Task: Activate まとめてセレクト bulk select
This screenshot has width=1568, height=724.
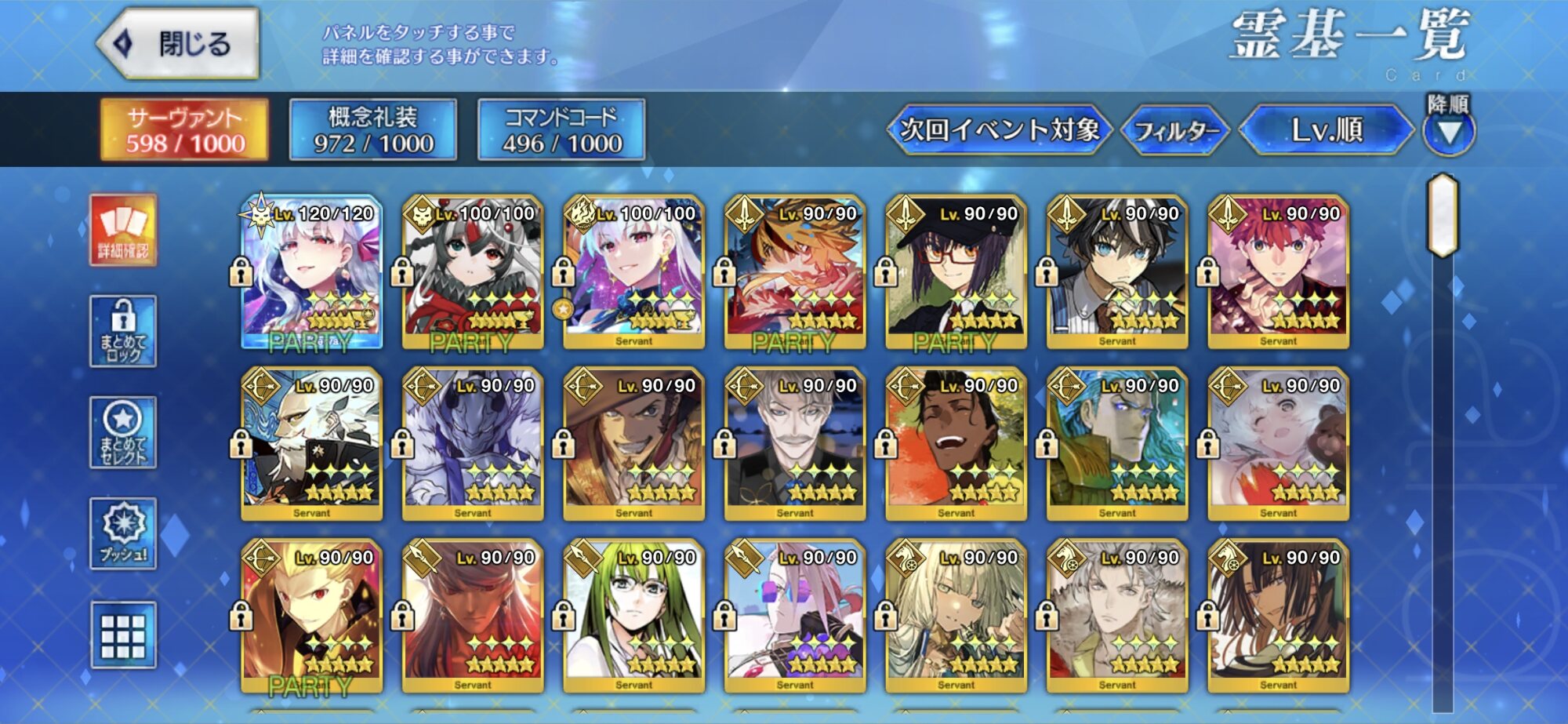Action: click(x=123, y=432)
